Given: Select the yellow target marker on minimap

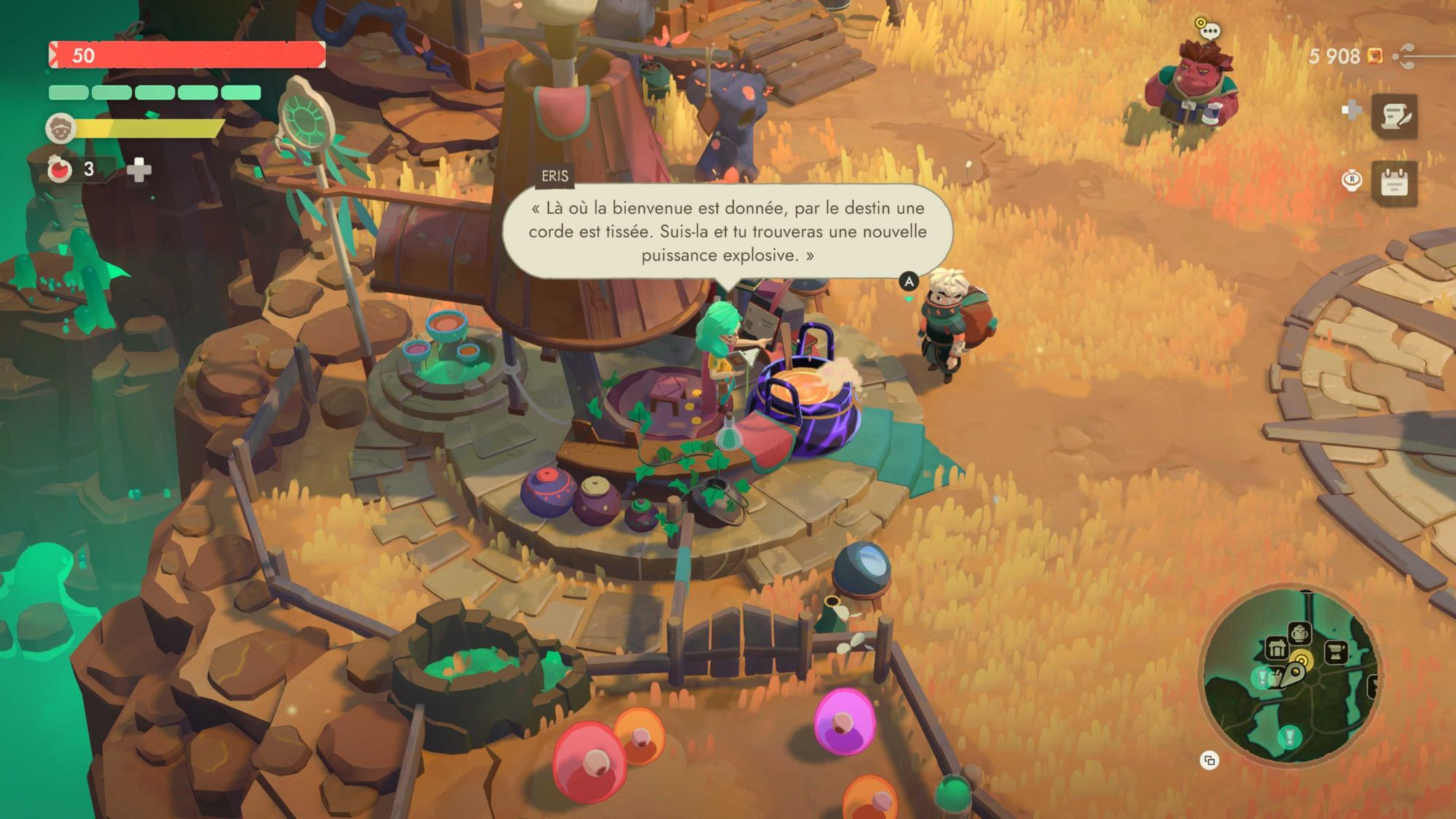Looking at the screenshot, I should click(1302, 661).
